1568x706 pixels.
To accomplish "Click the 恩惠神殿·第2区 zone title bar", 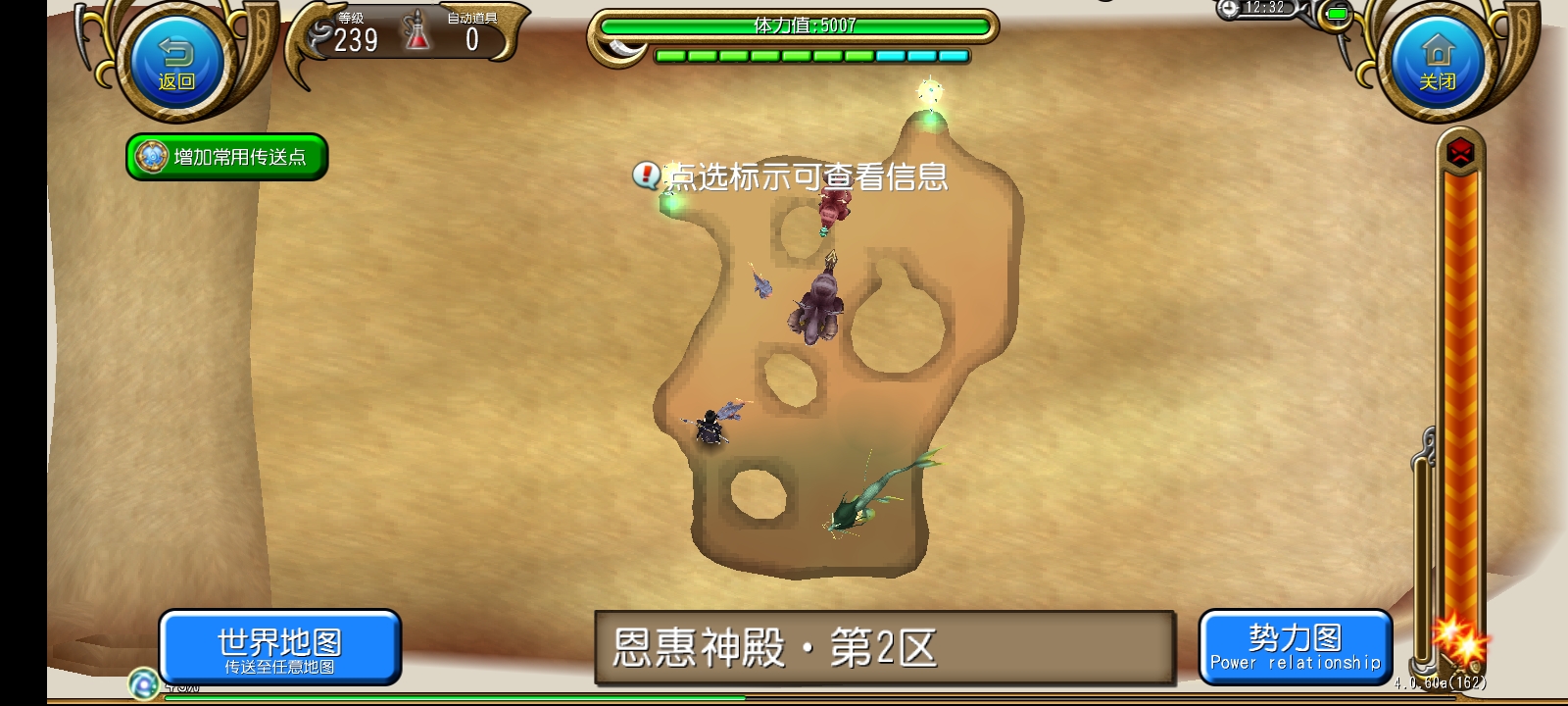I will [x=882, y=645].
